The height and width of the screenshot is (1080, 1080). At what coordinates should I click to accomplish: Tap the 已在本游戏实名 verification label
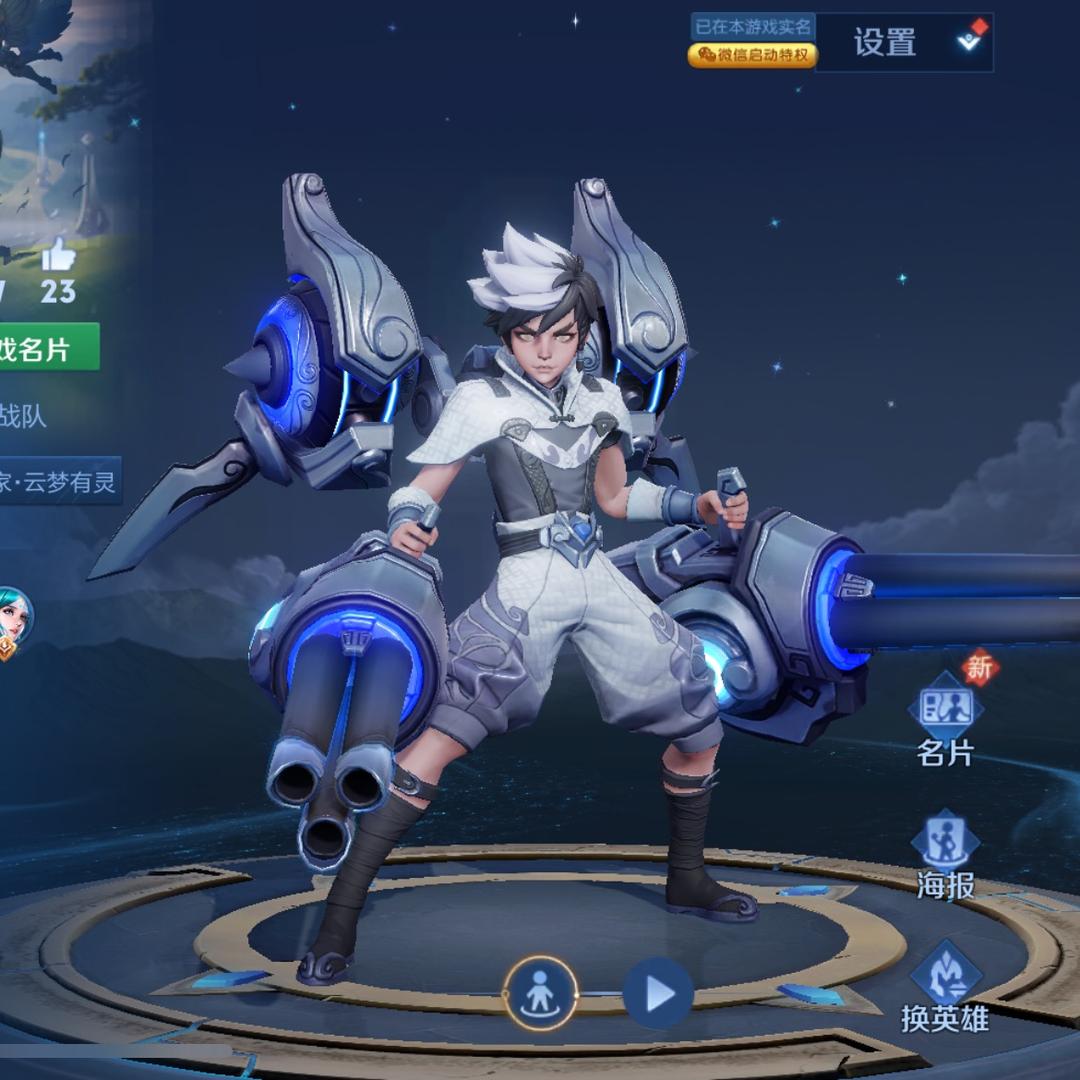click(754, 26)
